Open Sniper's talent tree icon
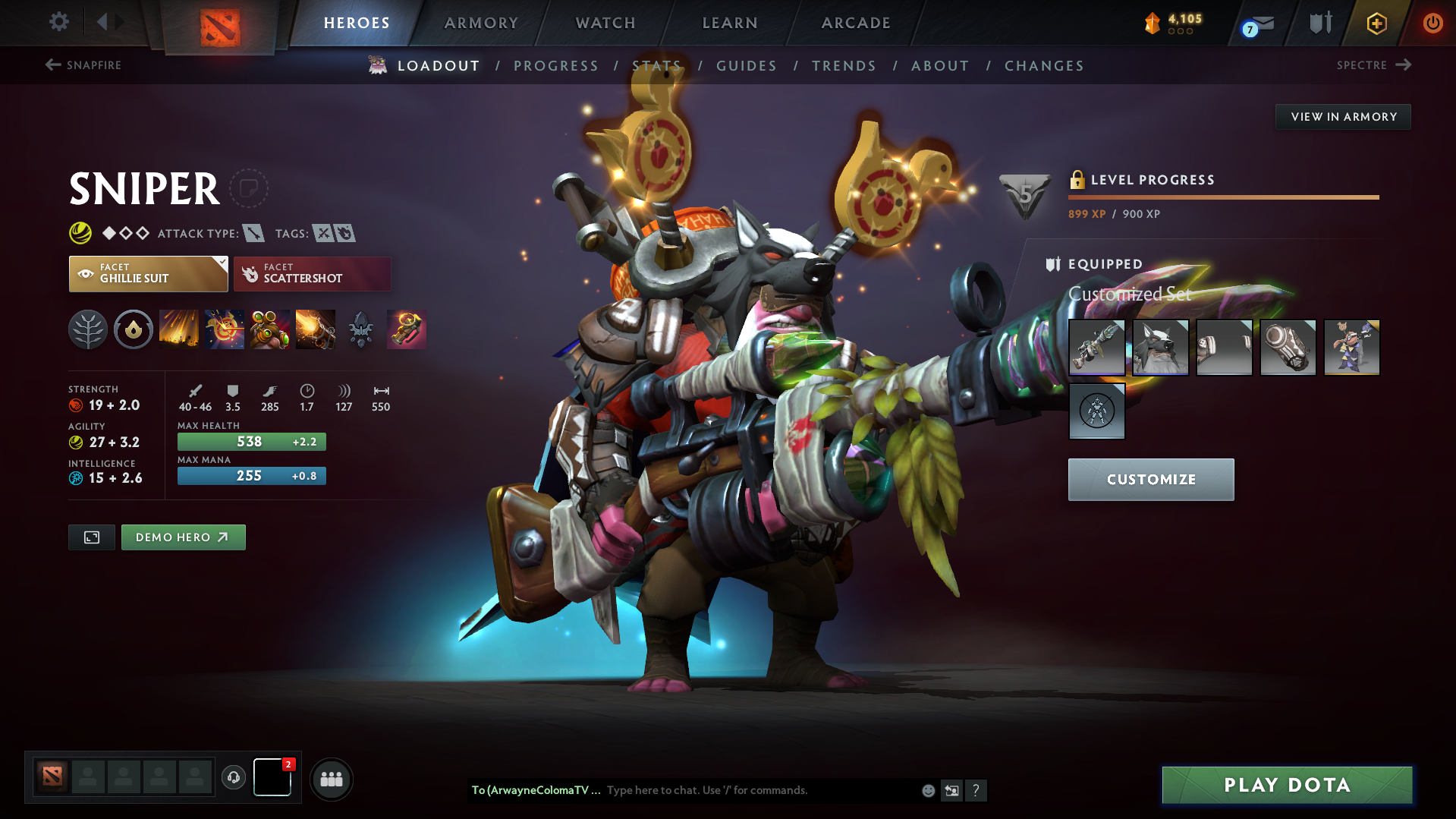 click(87, 329)
